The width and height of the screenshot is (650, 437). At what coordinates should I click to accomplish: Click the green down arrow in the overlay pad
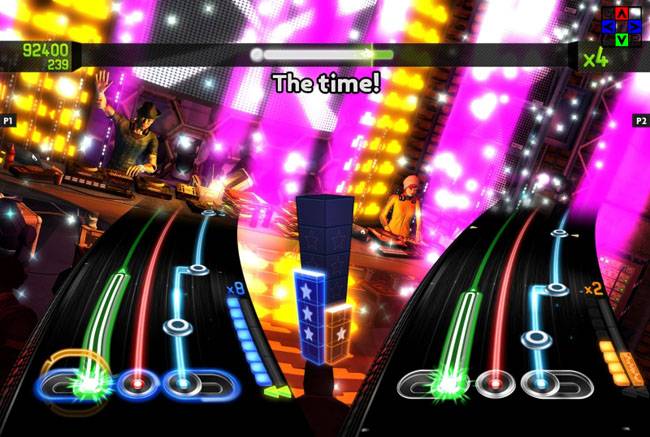click(x=622, y=39)
